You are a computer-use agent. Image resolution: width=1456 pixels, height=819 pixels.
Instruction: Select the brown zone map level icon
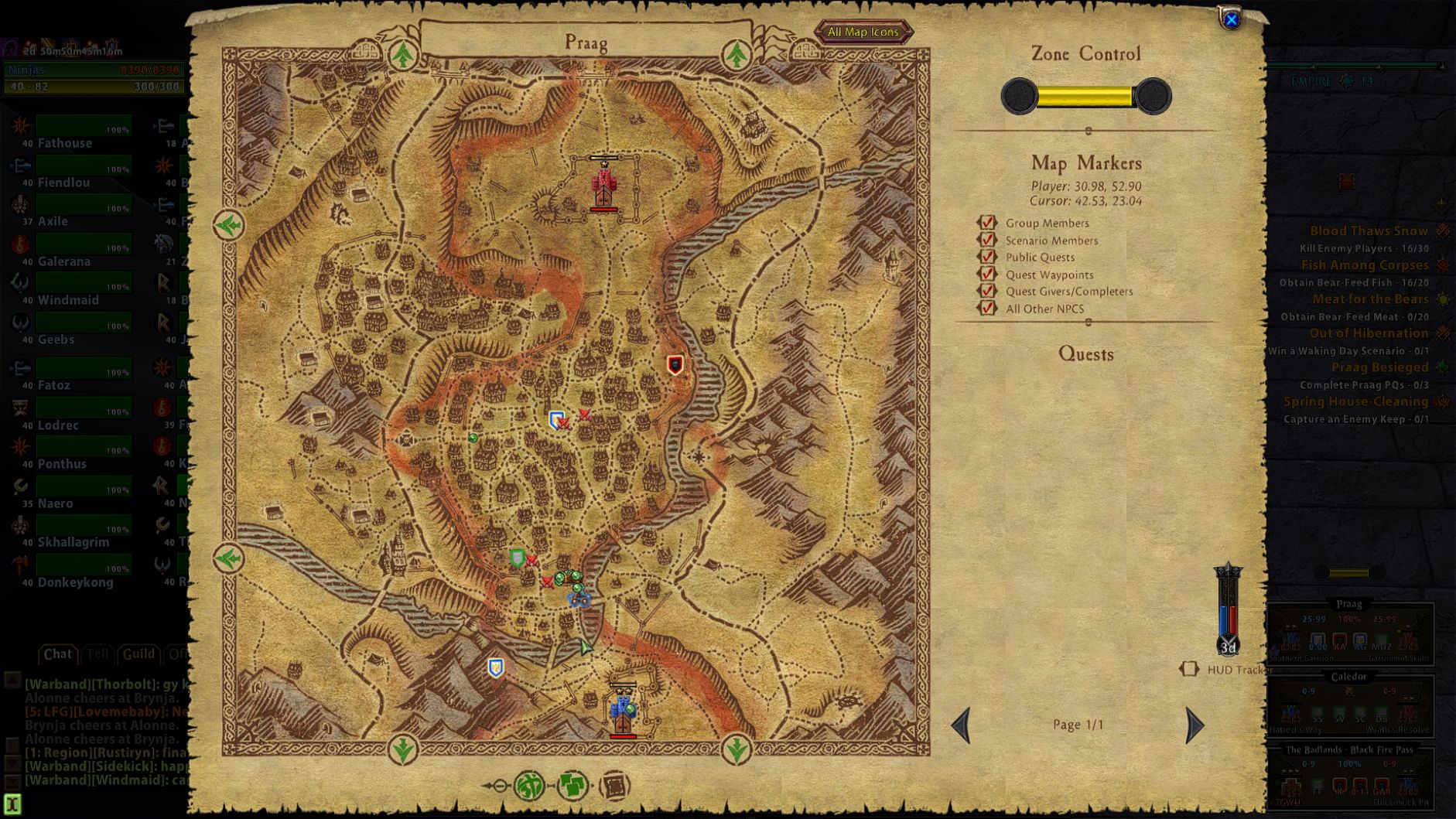tap(615, 786)
